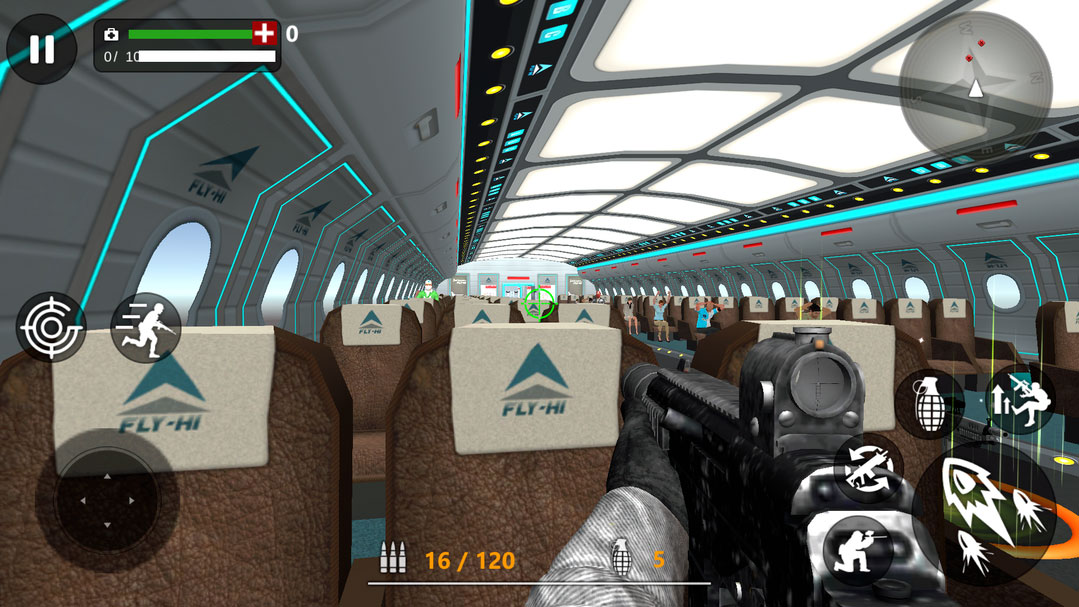This screenshot has width=1079, height=607.
Task: Tap the circular compass minimap
Action: click(x=975, y=86)
